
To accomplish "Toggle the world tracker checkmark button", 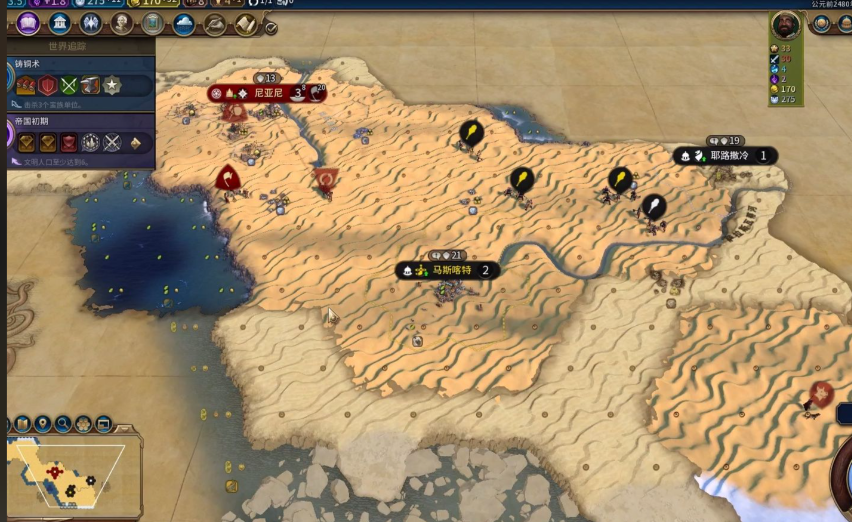I will click(x=271, y=29).
